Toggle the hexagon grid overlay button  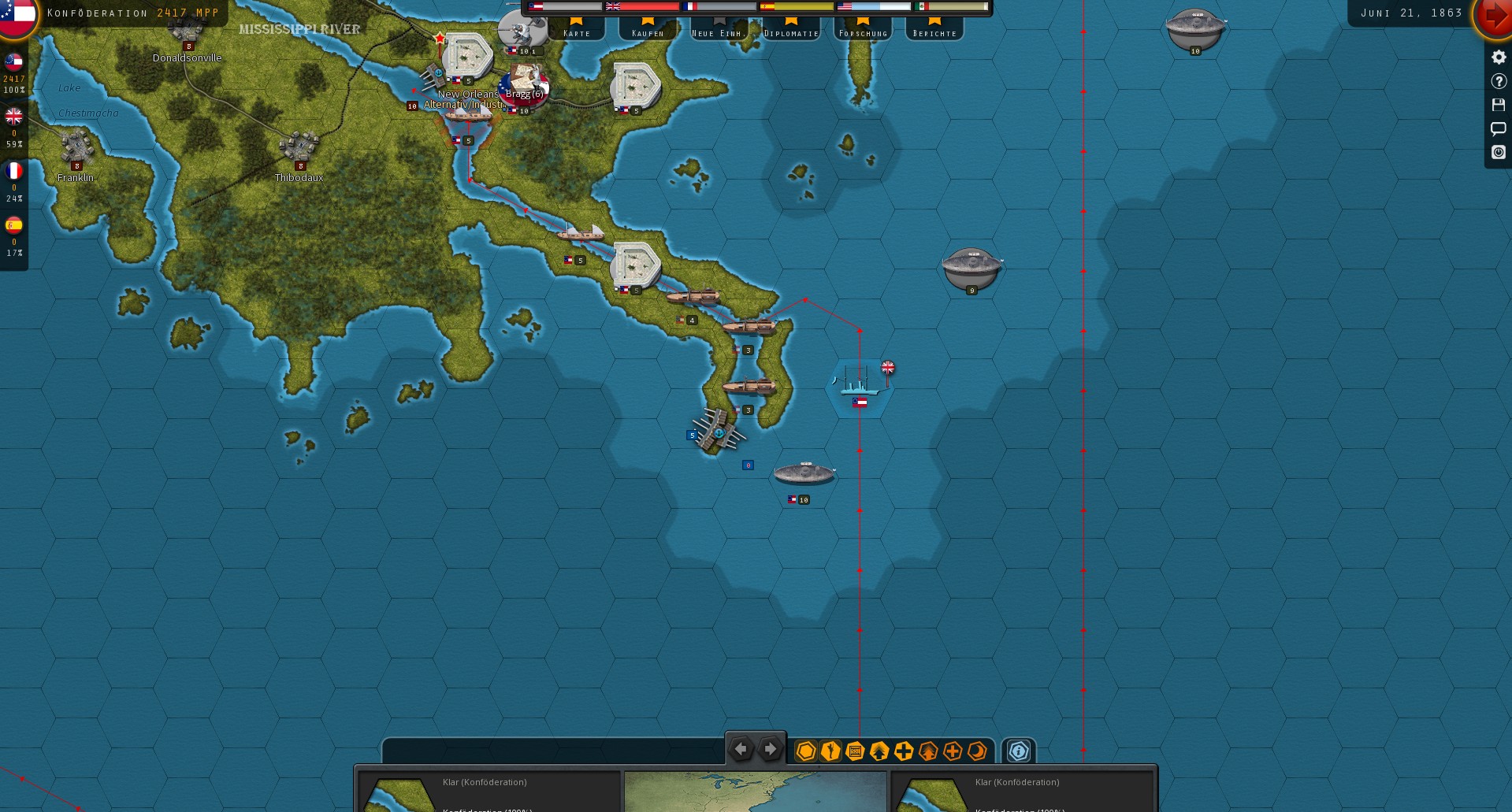point(805,751)
